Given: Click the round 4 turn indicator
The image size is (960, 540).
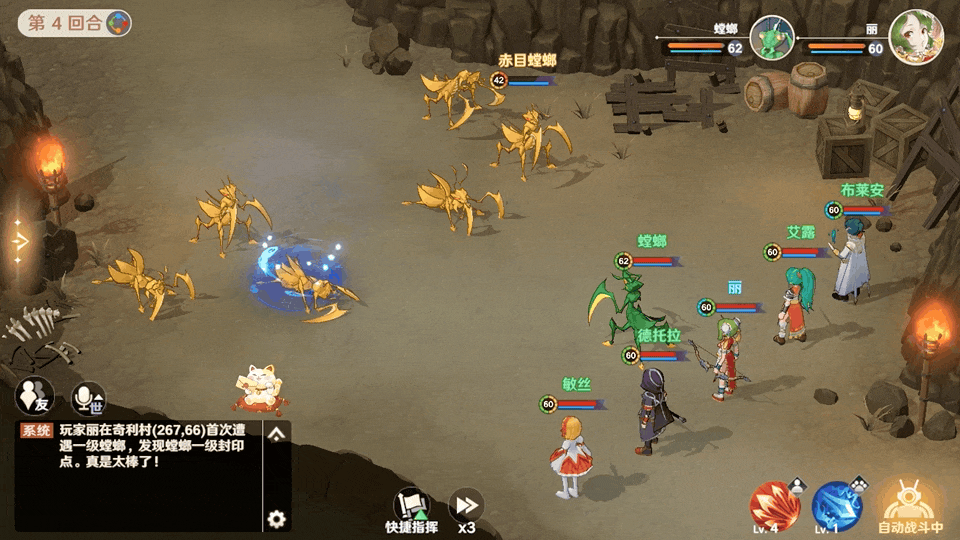Looking at the screenshot, I should coord(75,22).
